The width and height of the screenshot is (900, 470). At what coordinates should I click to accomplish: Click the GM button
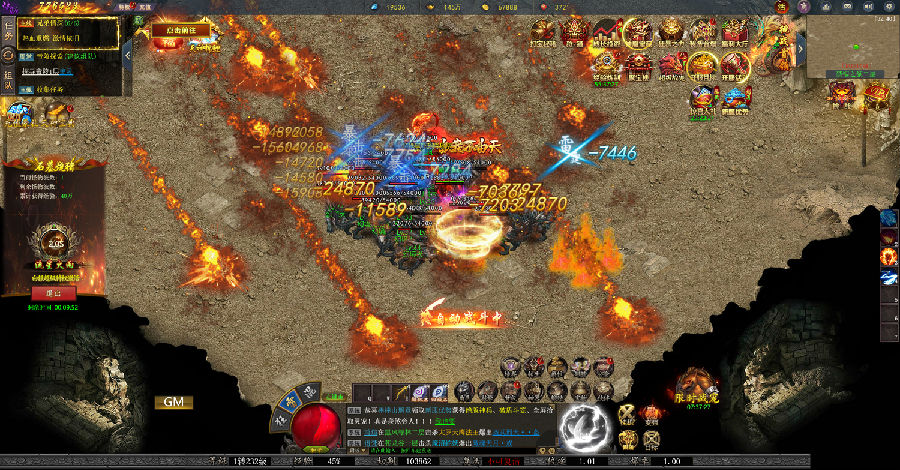(x=173, y=402)
